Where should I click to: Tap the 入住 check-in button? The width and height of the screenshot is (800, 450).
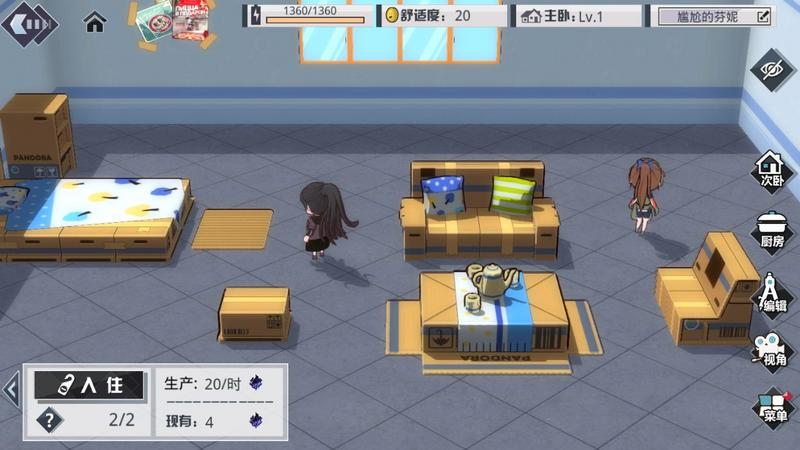(88, 386)
